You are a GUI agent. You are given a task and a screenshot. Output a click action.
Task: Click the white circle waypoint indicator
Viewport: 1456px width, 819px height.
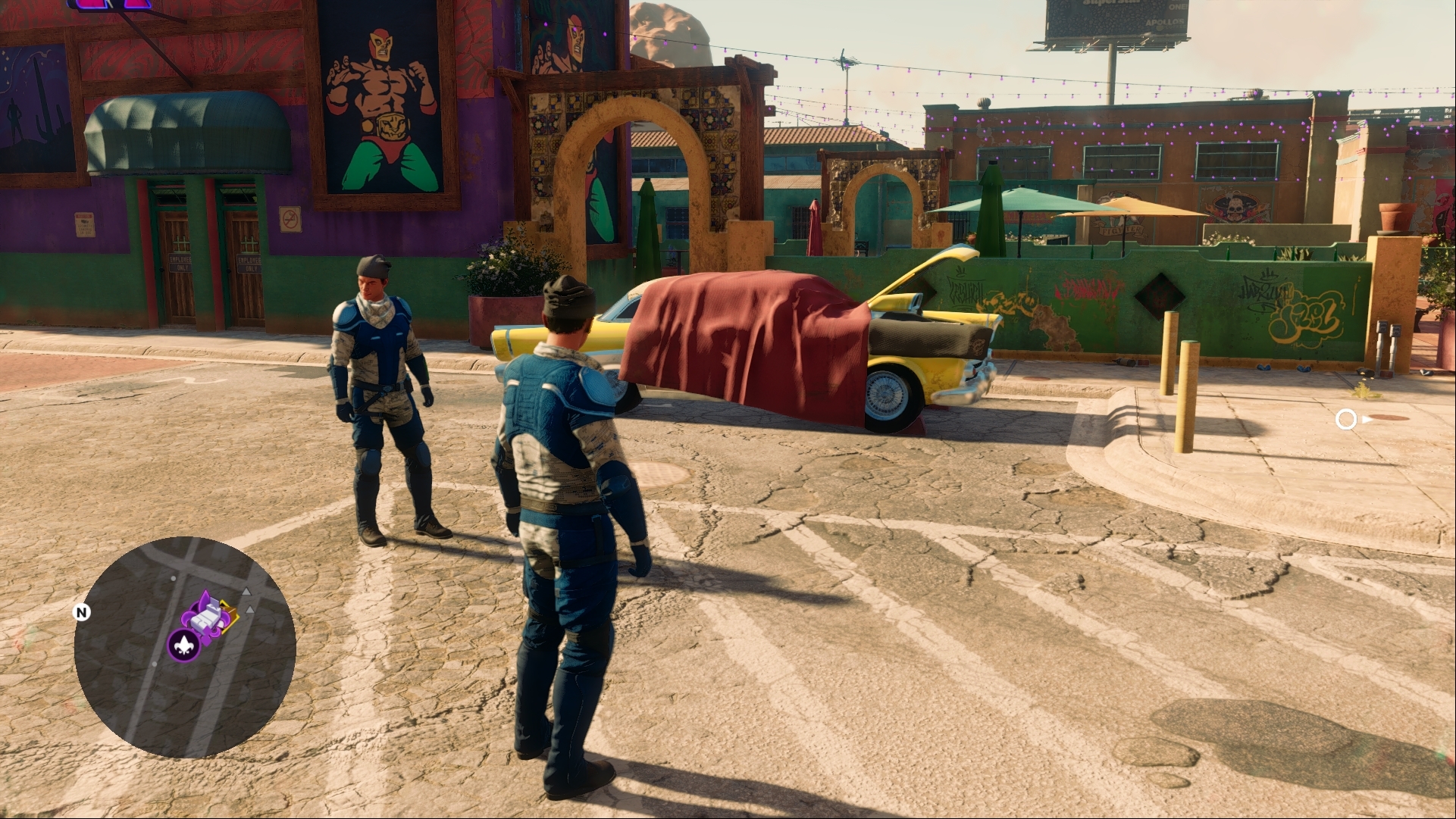pyautogui.click(x=1345, y=419)
